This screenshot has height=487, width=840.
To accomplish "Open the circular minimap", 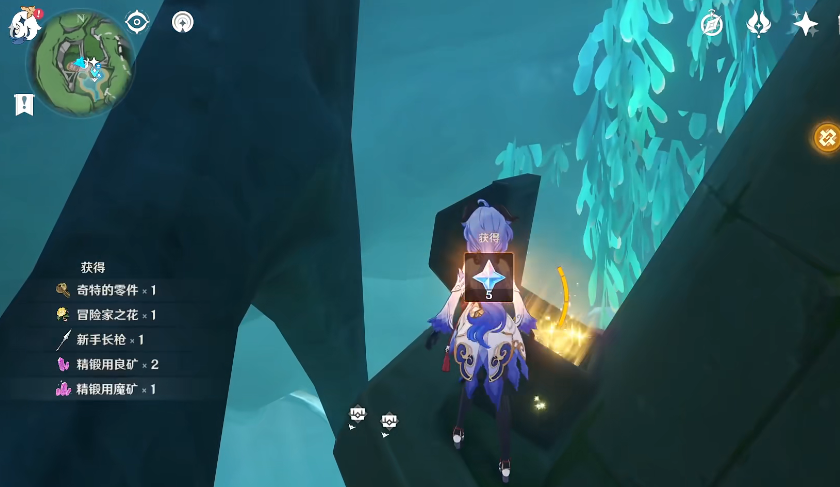I will click(81, 62).
